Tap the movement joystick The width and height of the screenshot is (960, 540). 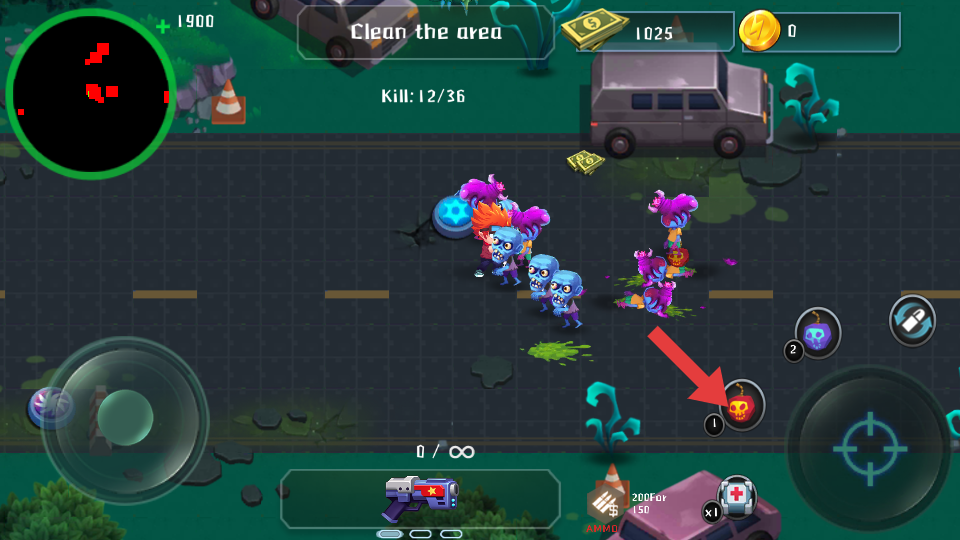[125, 413]
